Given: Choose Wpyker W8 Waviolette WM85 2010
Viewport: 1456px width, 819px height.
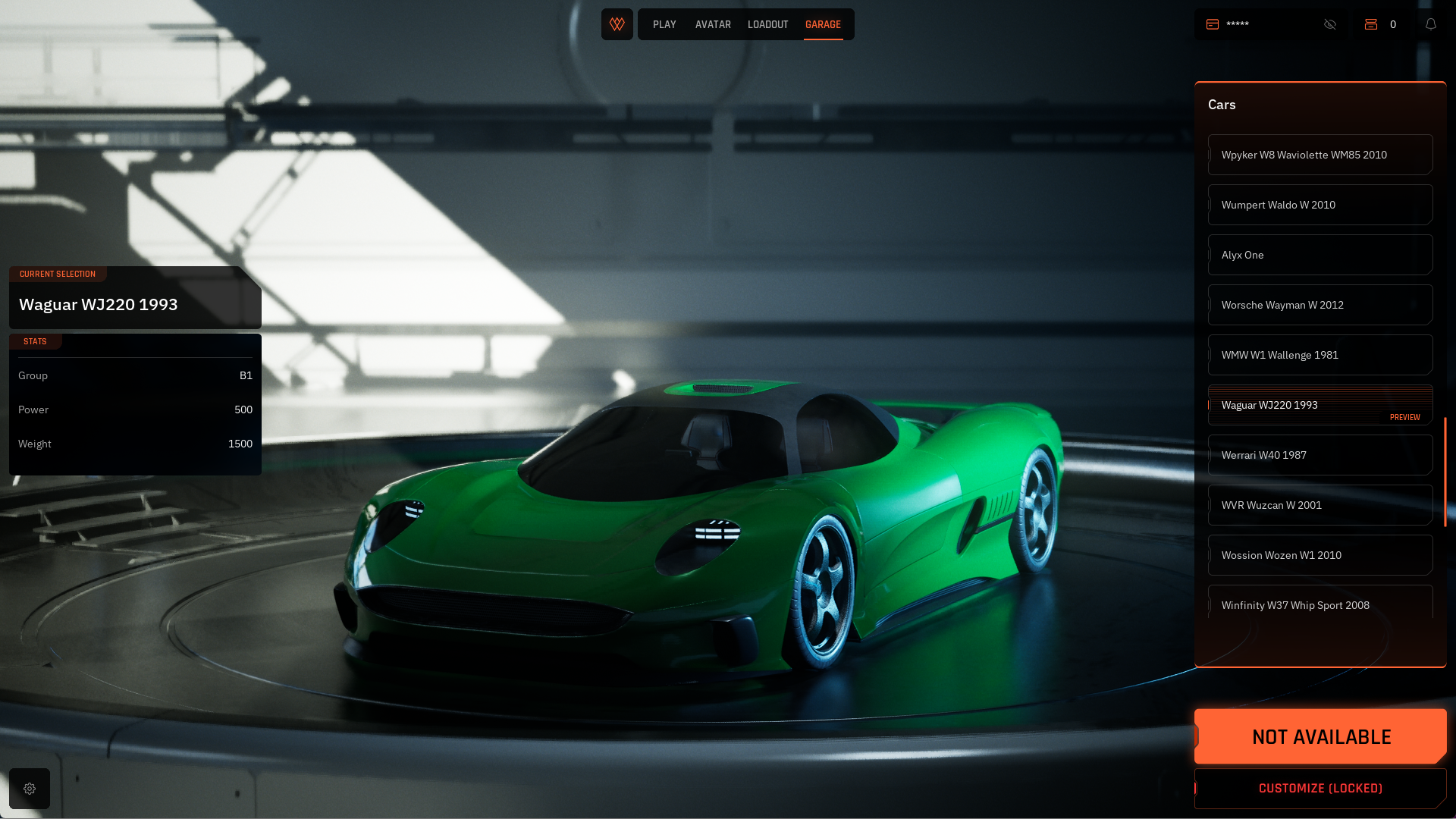Looking at the screenshot, I should 1319,155.
